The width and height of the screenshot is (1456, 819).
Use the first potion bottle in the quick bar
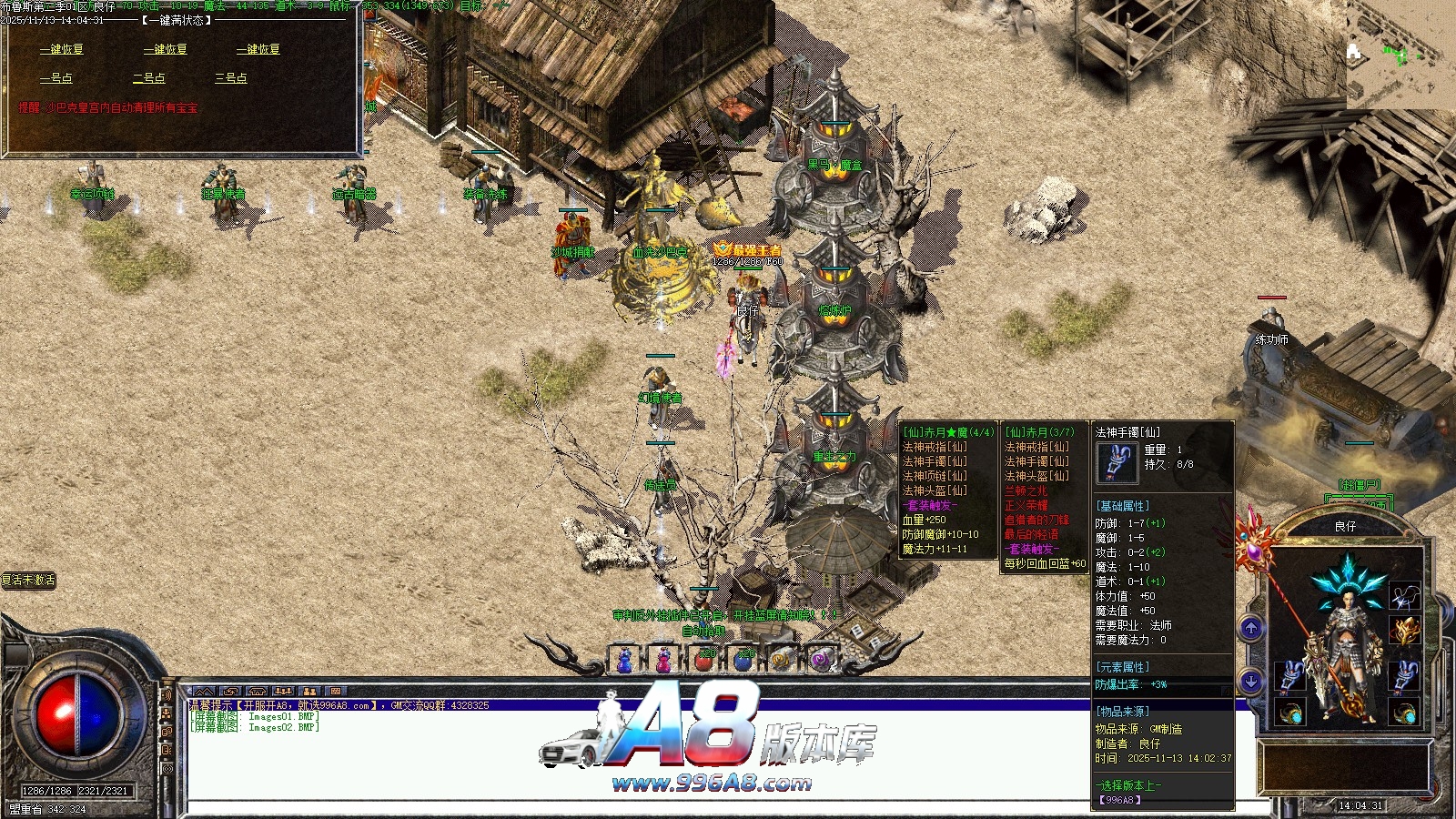pyautogui.click(x=625, y=661)
